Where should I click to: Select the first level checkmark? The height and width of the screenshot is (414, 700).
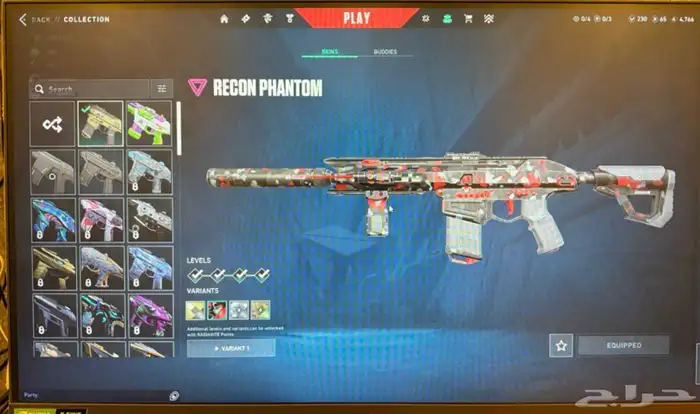[196, 275]
